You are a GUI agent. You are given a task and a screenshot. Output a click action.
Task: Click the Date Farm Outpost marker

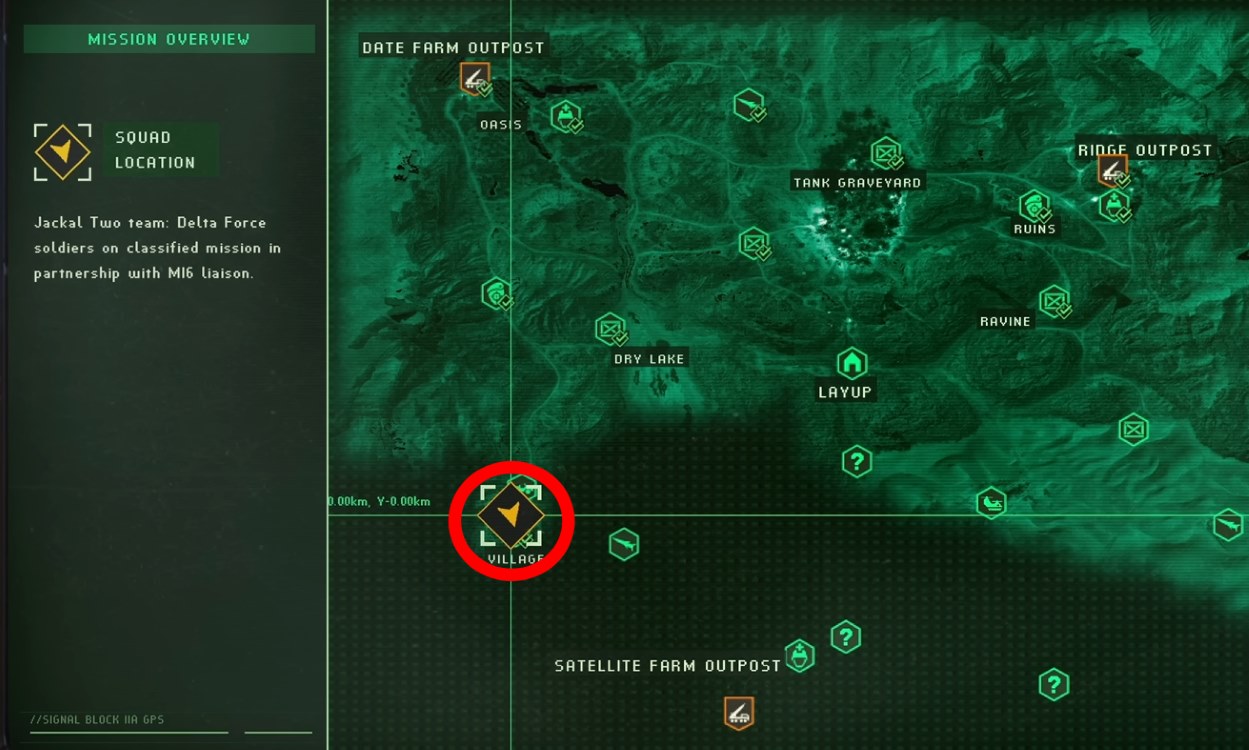474,77
